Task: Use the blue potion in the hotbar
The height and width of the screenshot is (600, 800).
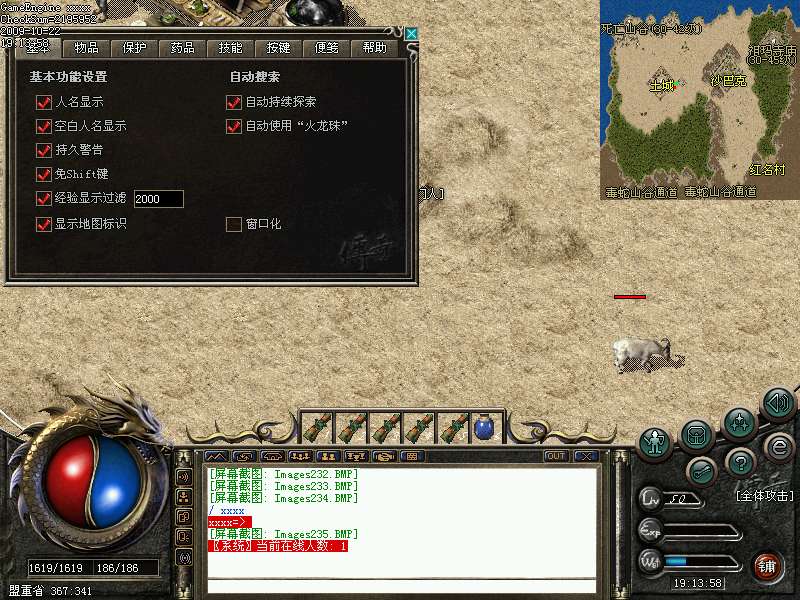Action: (484, 427)
